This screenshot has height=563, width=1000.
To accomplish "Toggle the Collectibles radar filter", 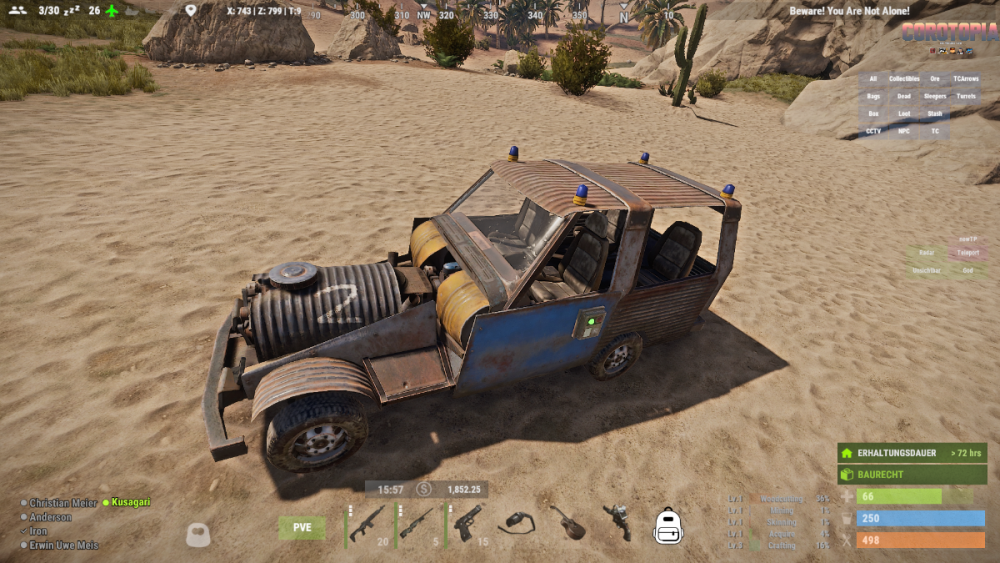I will (x=904, y=79).
